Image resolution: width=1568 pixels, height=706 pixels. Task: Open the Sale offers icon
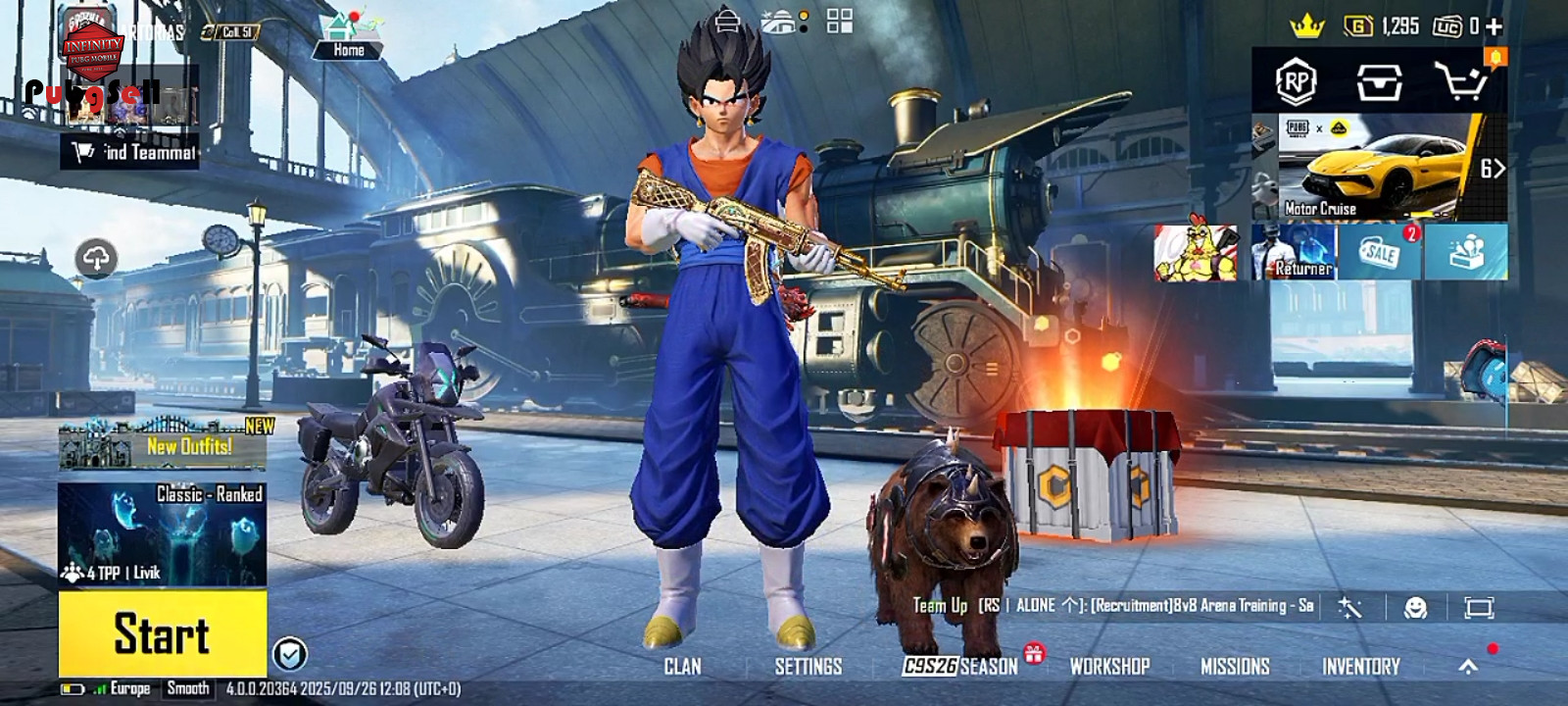[1380, 252]
